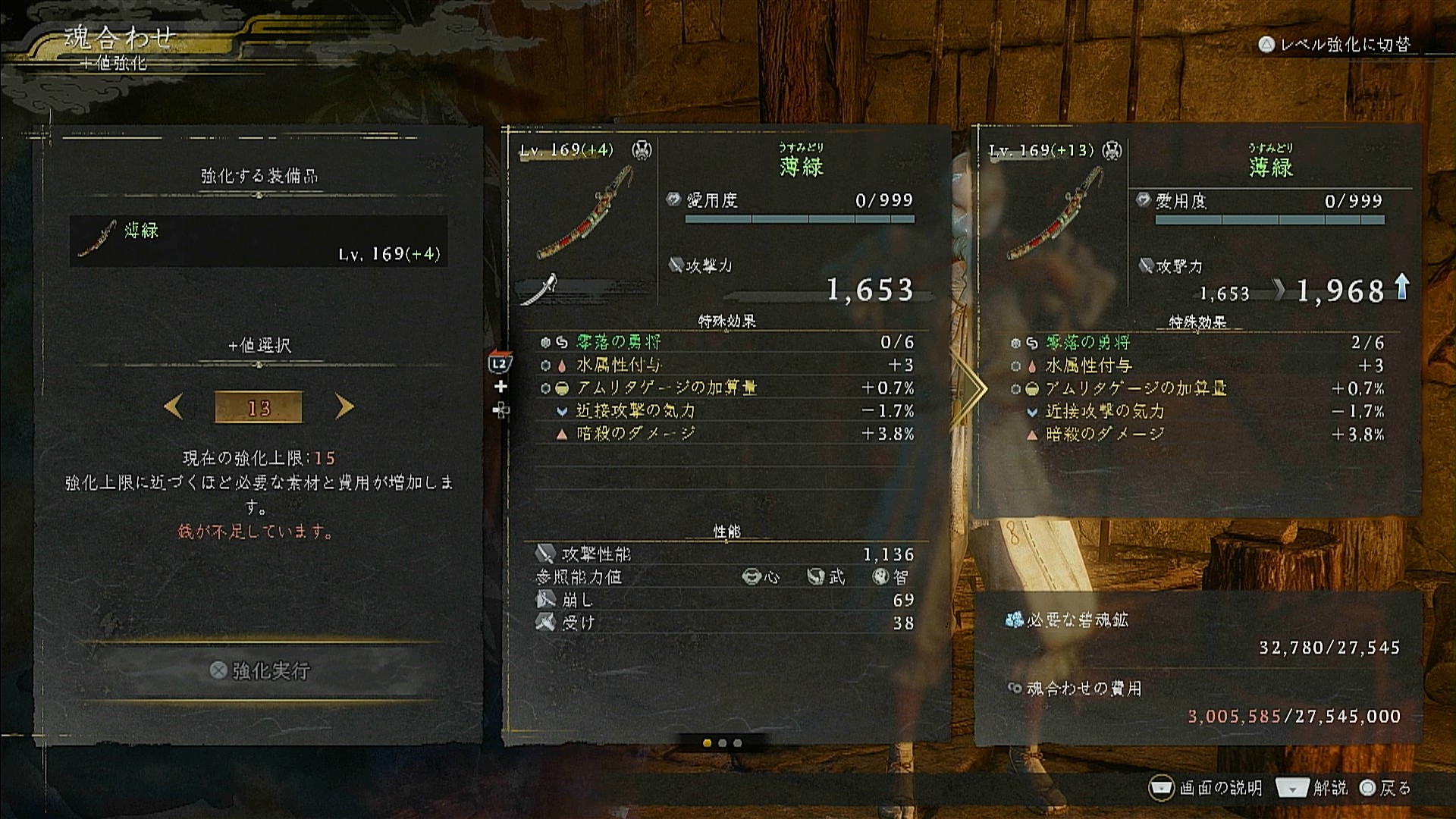1456x819 pixels.
Task: Switch to level enhancement mode (レベル強化に切替)
Action: click(x=1336, y=45)
